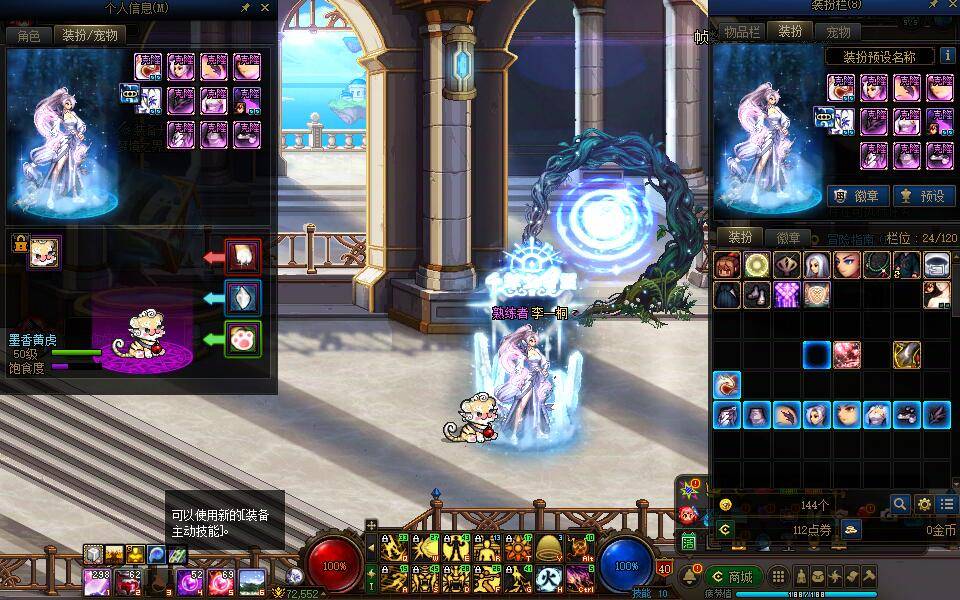This screenshot has height=600, width=960.
Task: Open the notification bell icon
Action: tap(689, 577)
